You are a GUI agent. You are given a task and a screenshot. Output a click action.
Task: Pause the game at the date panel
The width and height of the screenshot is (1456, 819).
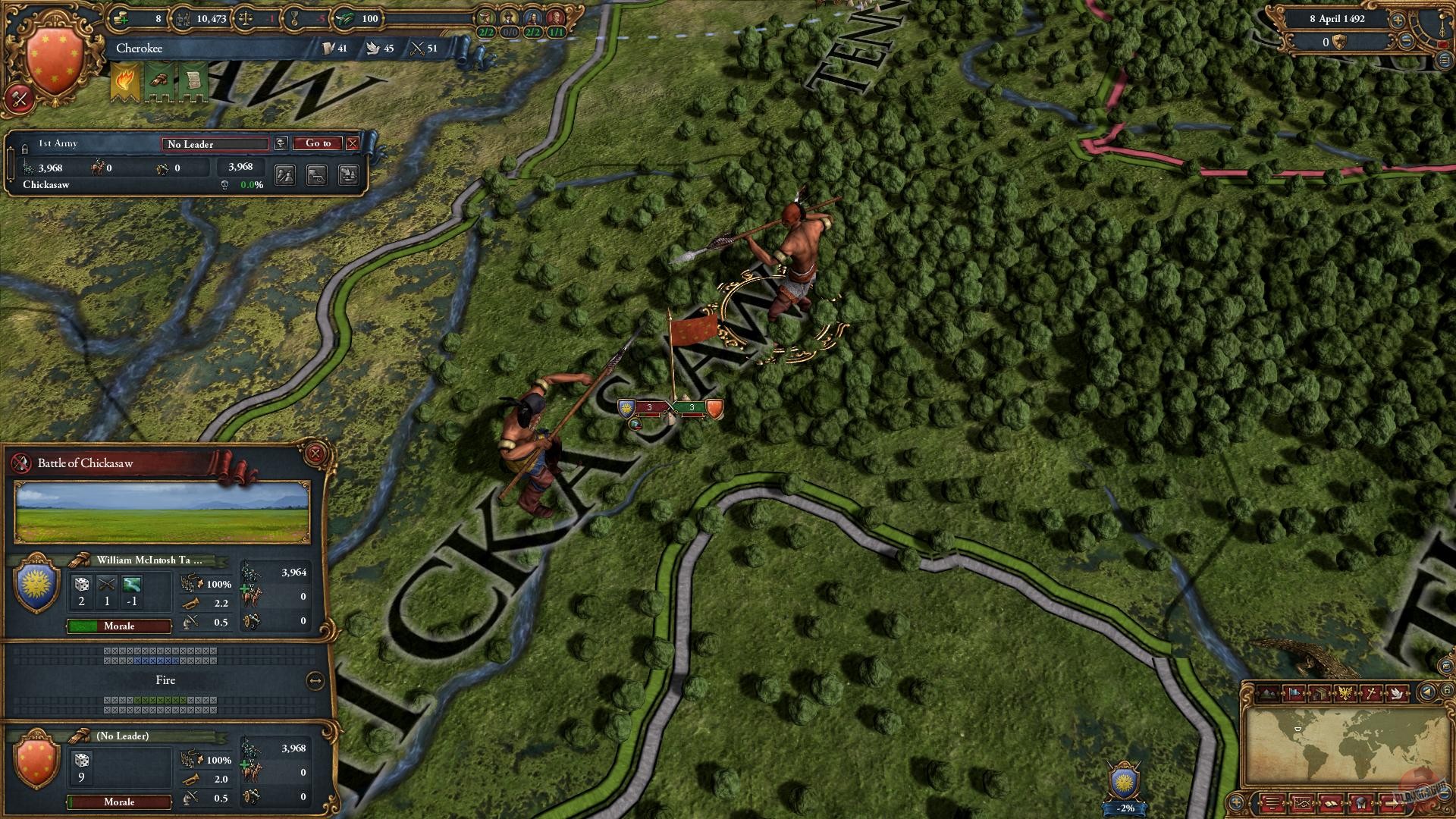pyautogui.click(x=1337, y=19)
